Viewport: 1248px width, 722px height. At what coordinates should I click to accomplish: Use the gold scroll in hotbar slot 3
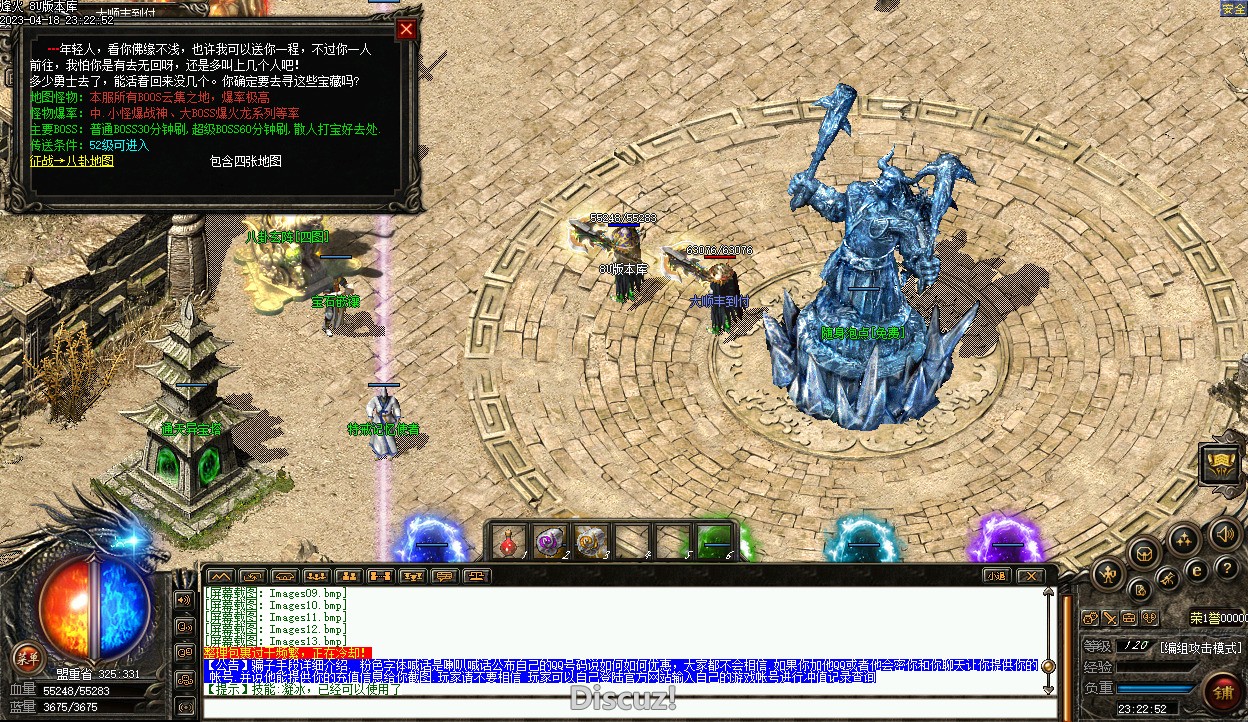(x=589, y=541)
